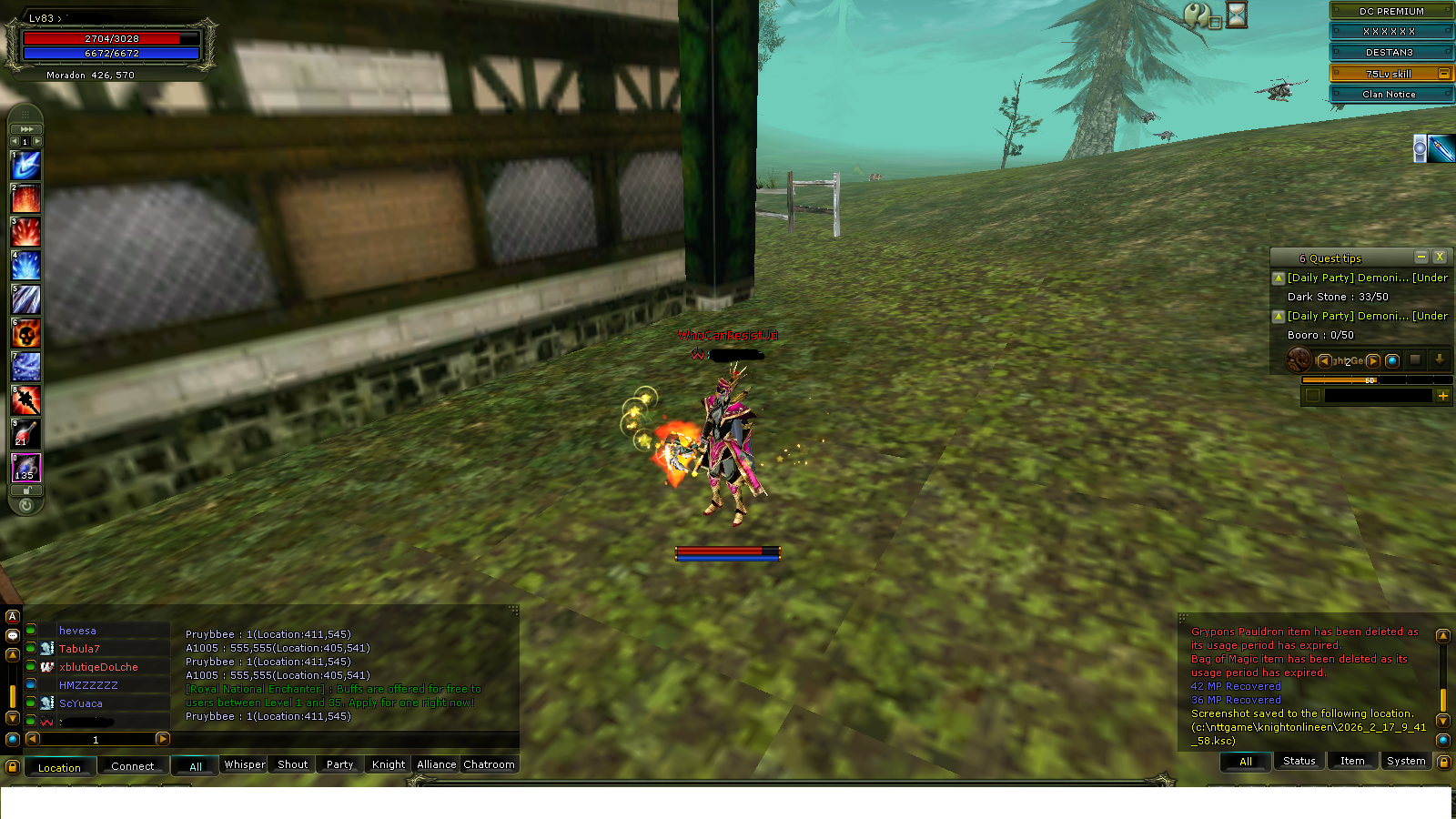Activate the skull skill in slot 6

tap(25, 335)
